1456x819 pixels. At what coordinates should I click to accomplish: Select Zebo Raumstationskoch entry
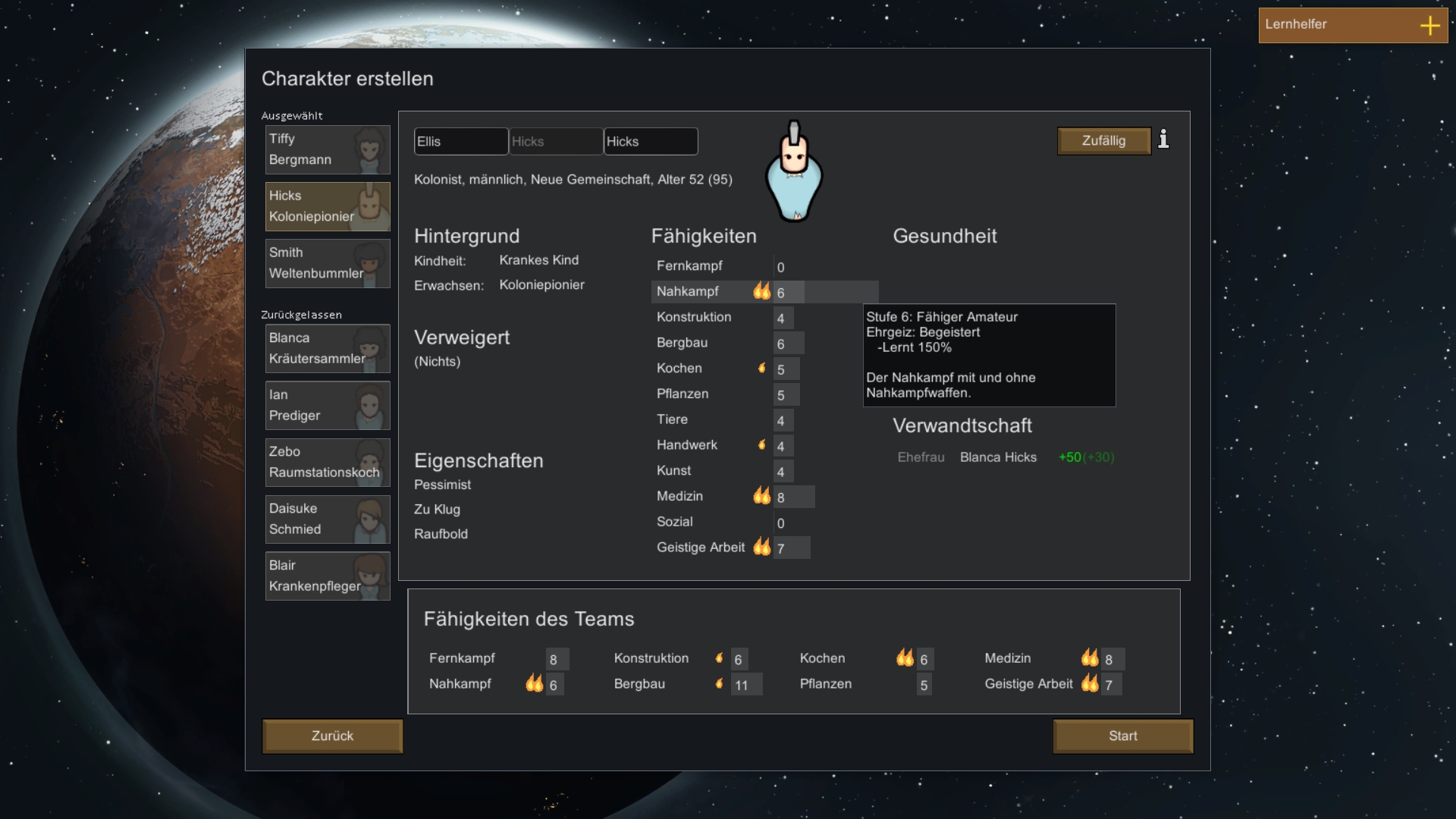click(x=328, y=463)
